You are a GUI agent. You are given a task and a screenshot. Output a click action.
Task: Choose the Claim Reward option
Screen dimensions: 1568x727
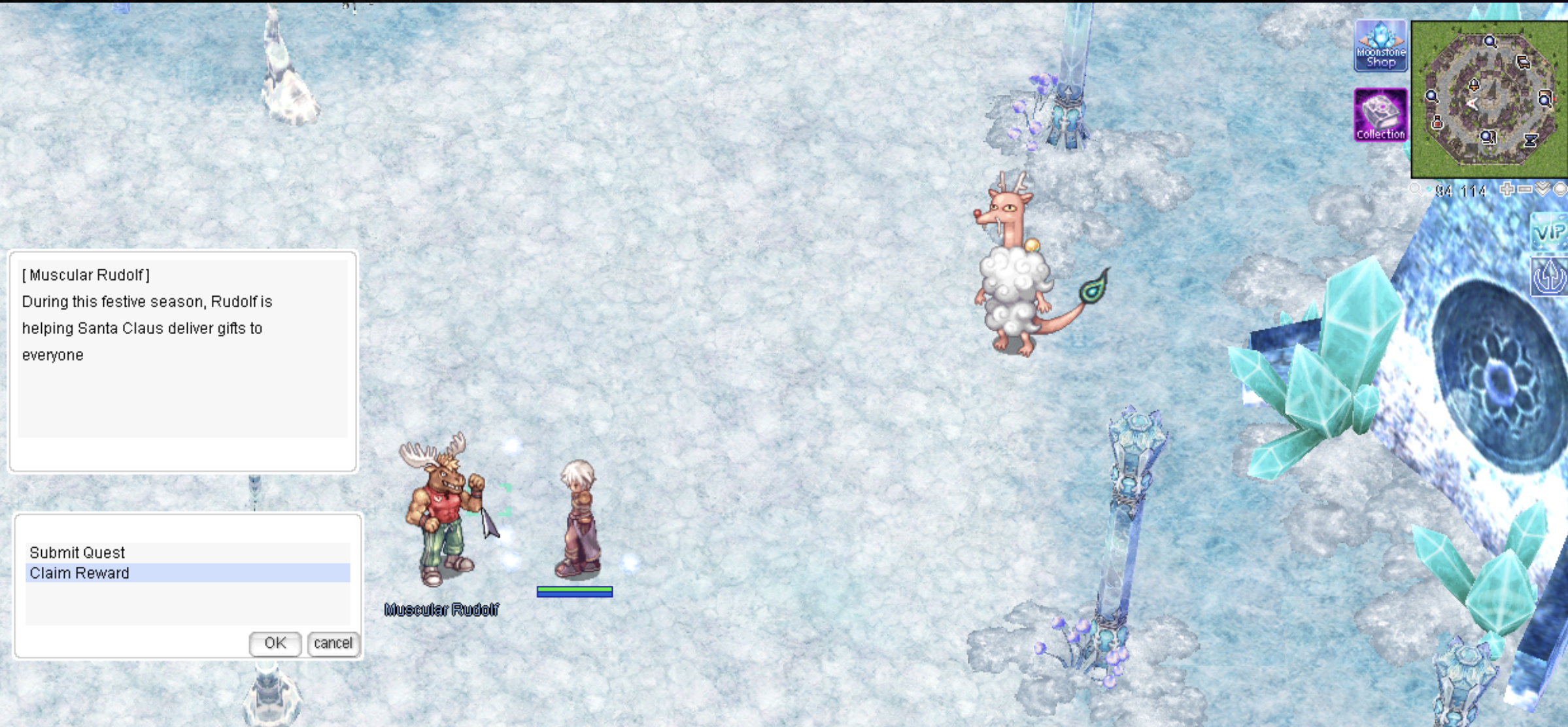[79, 573]
